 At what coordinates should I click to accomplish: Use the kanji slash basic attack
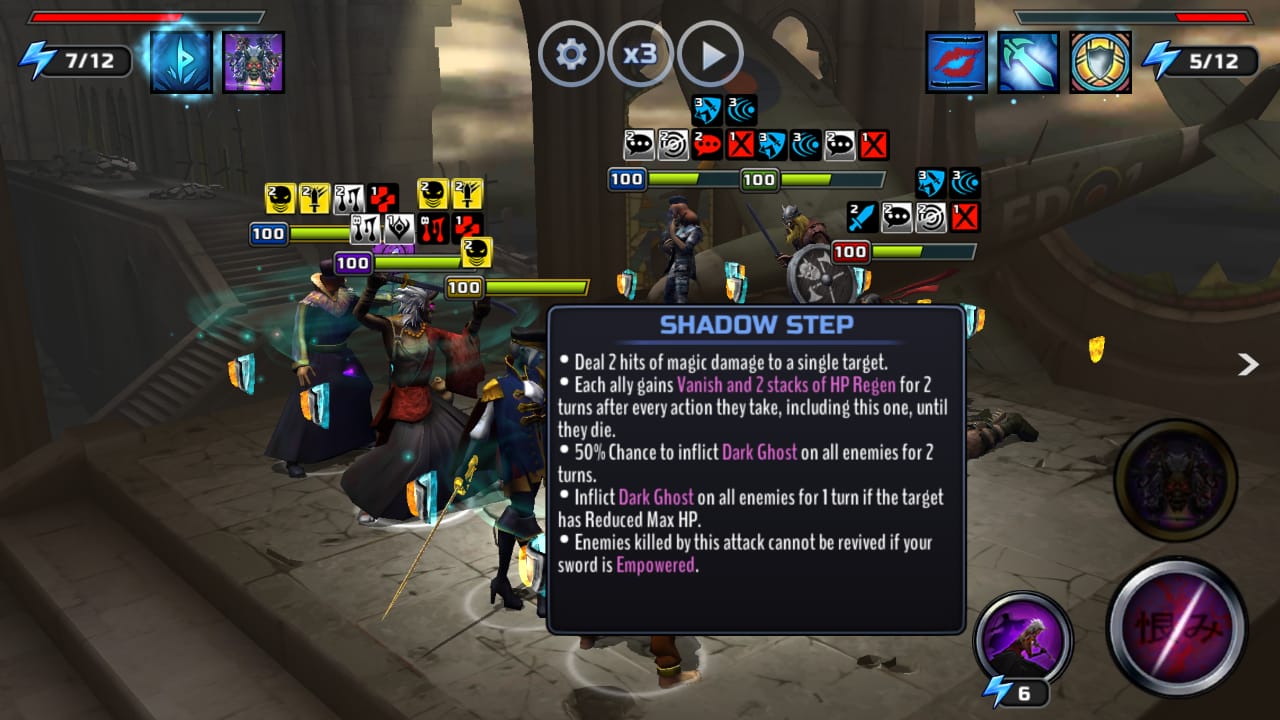point(1177,627)
